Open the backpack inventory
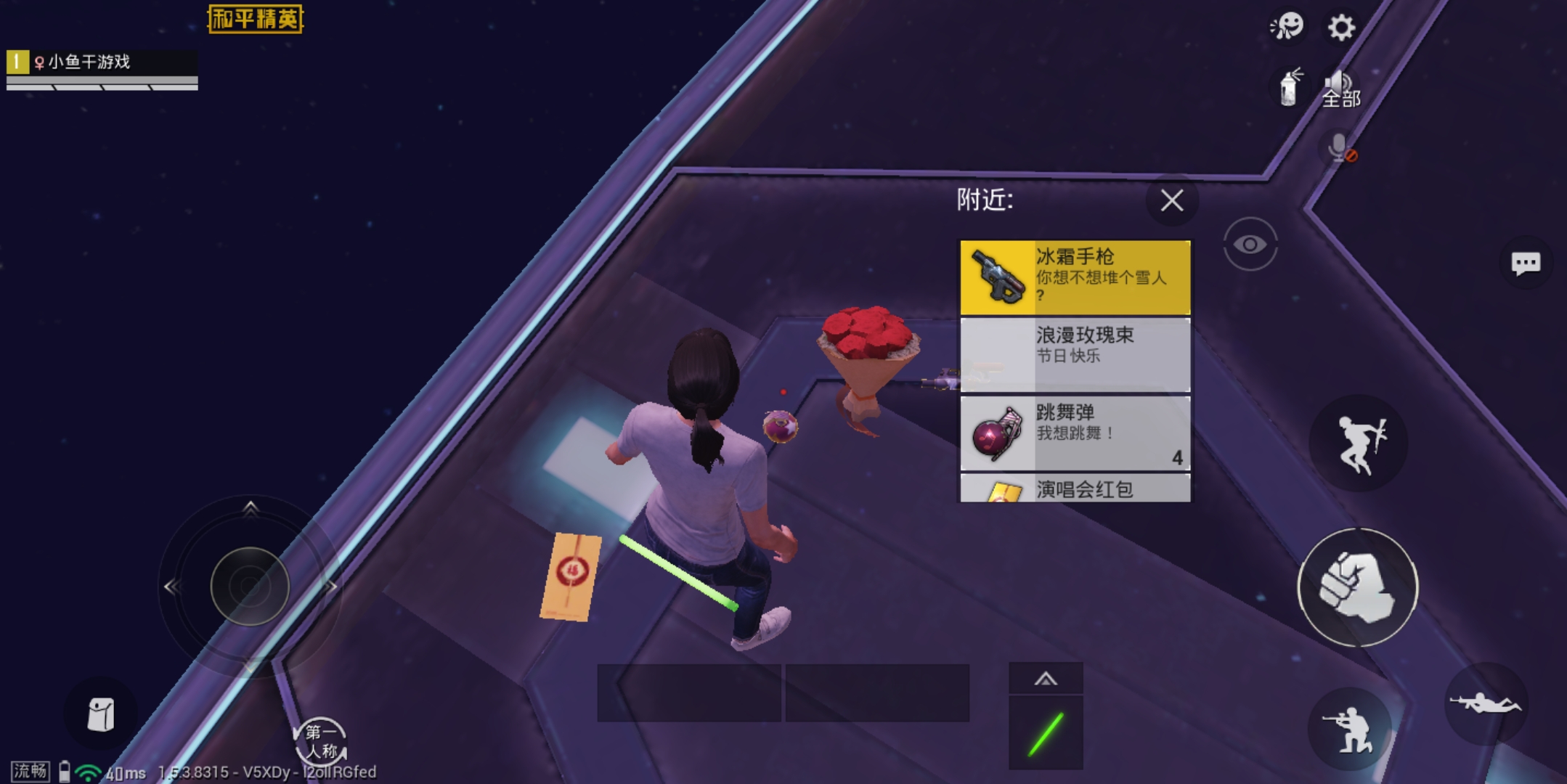1567x784 pixels. 100,715
